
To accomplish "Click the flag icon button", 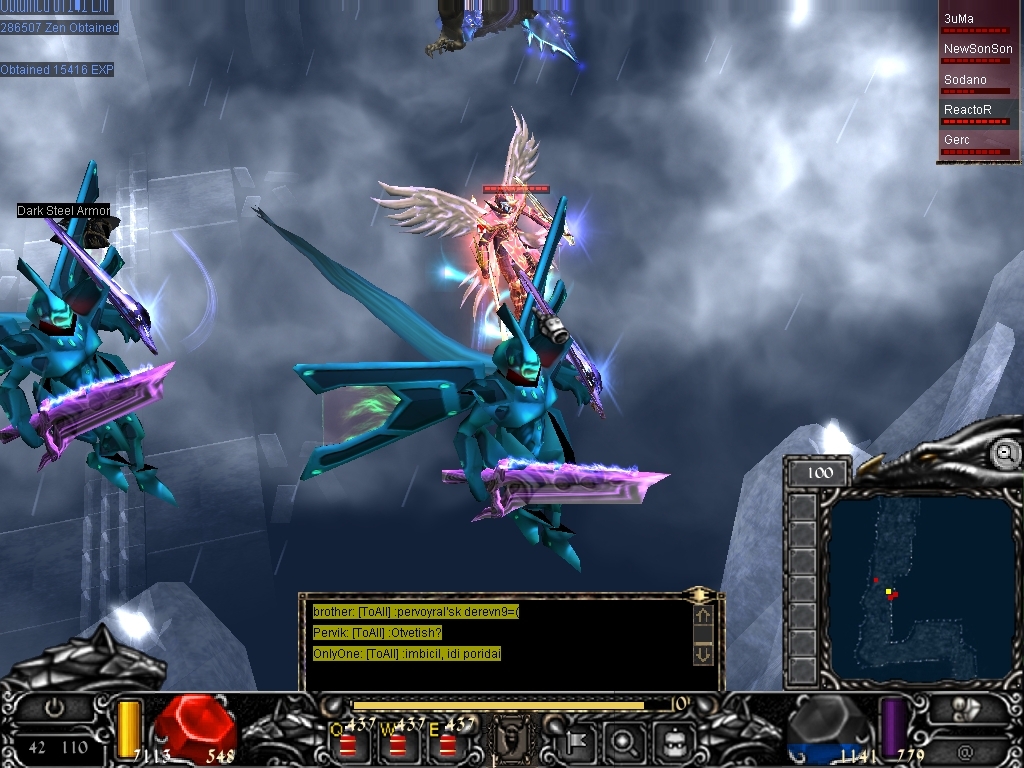I will (579, 743).
